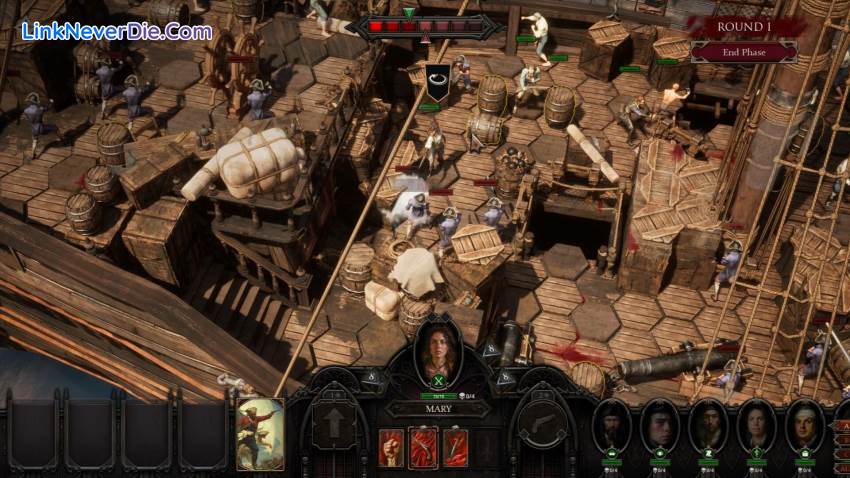The height and width of the screenshot is (478, 850).
Task: Choose the fist punch ability card
Action: (x=392, y=448)
